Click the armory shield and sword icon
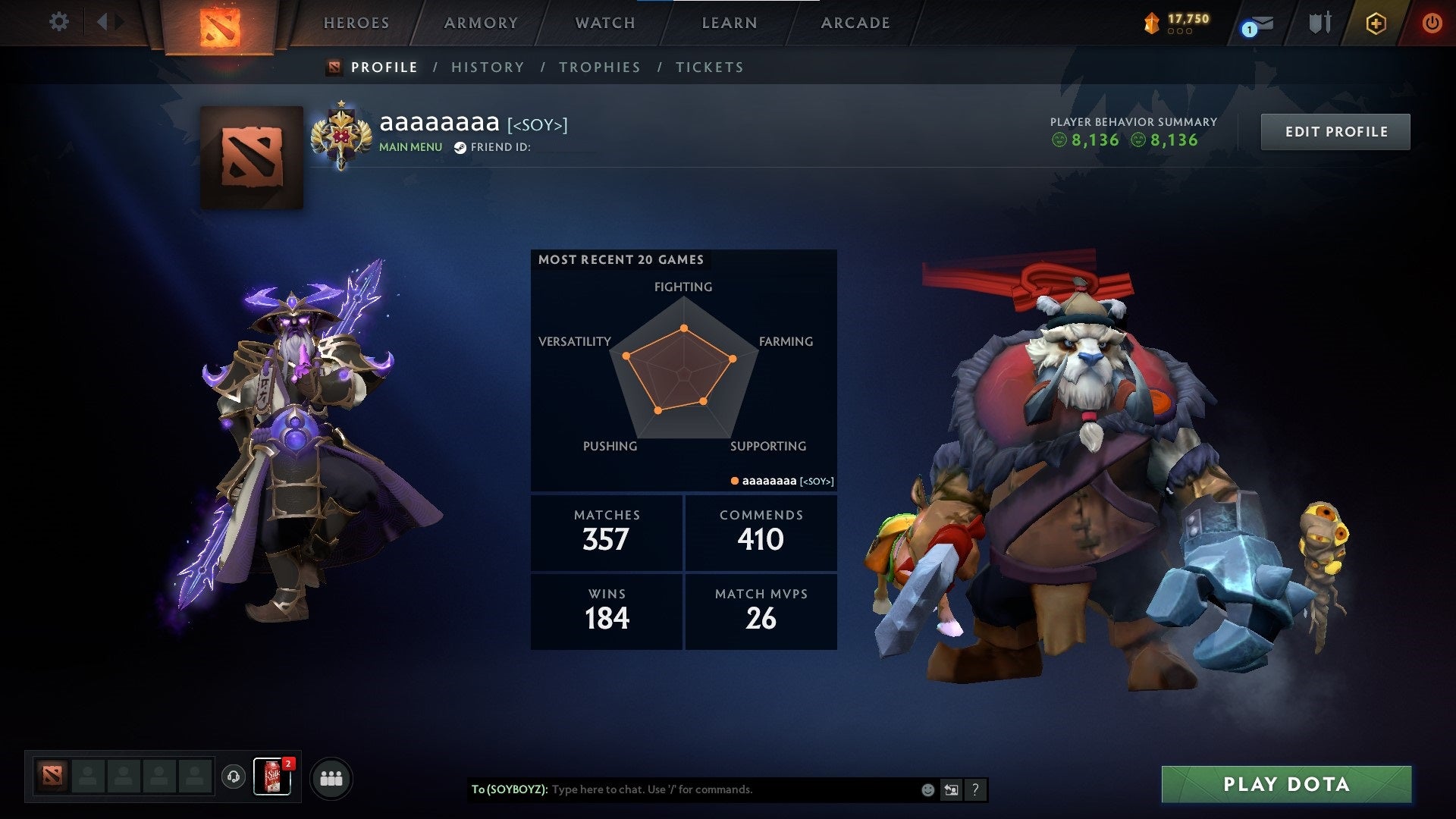The image size is (1456, 819). 1319,23
